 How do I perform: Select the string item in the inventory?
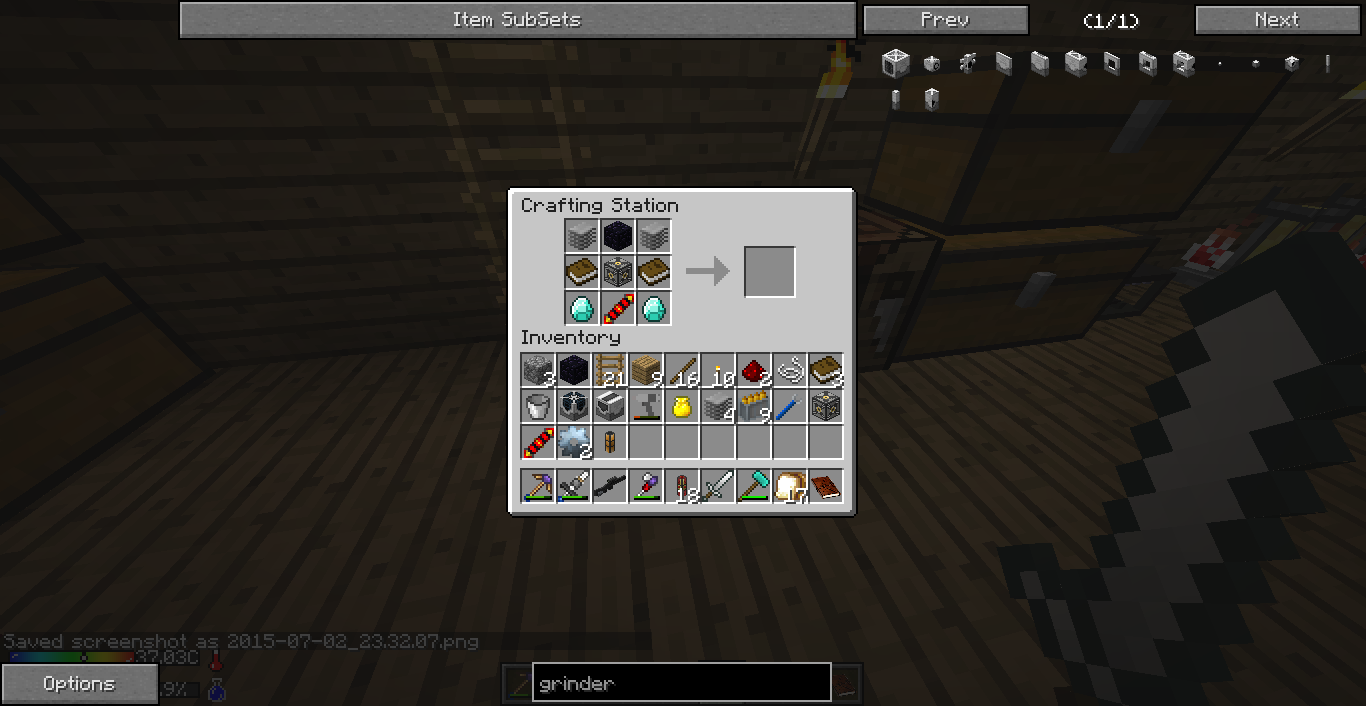pyautogui.click(x=789, y=371)
